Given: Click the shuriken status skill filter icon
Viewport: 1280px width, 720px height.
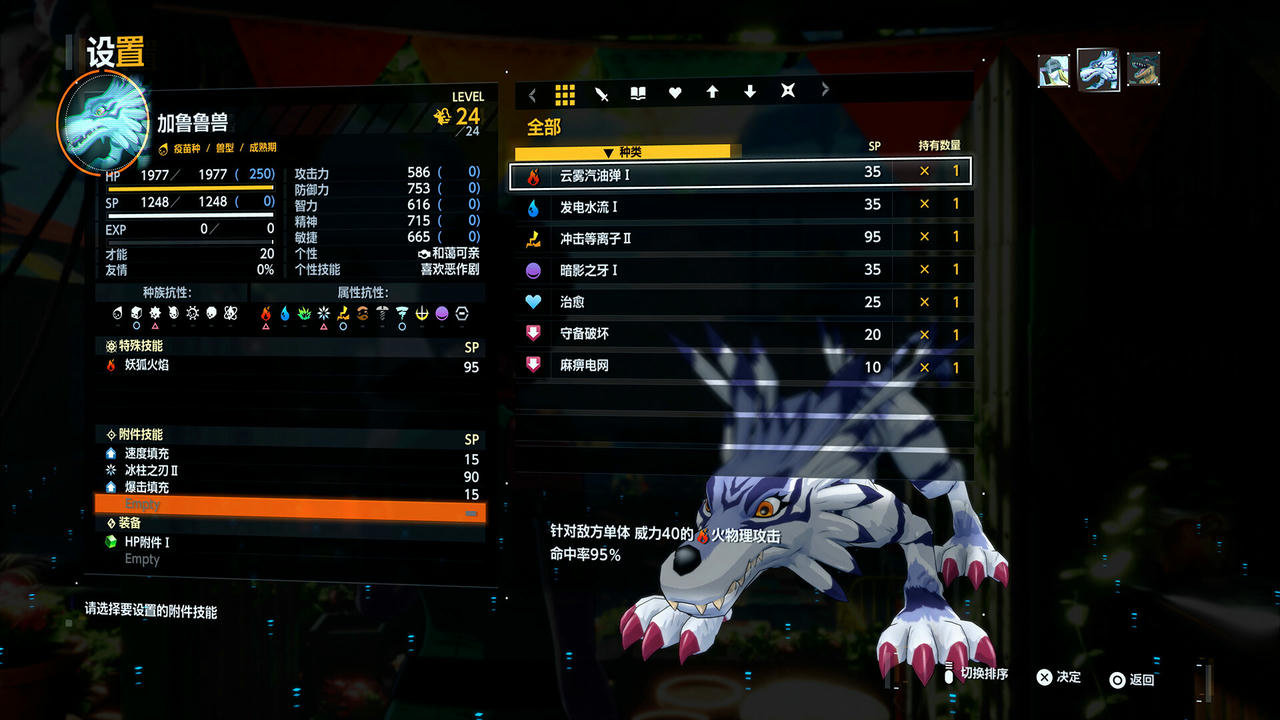Looking at the screenshot, I should [786, 92].
